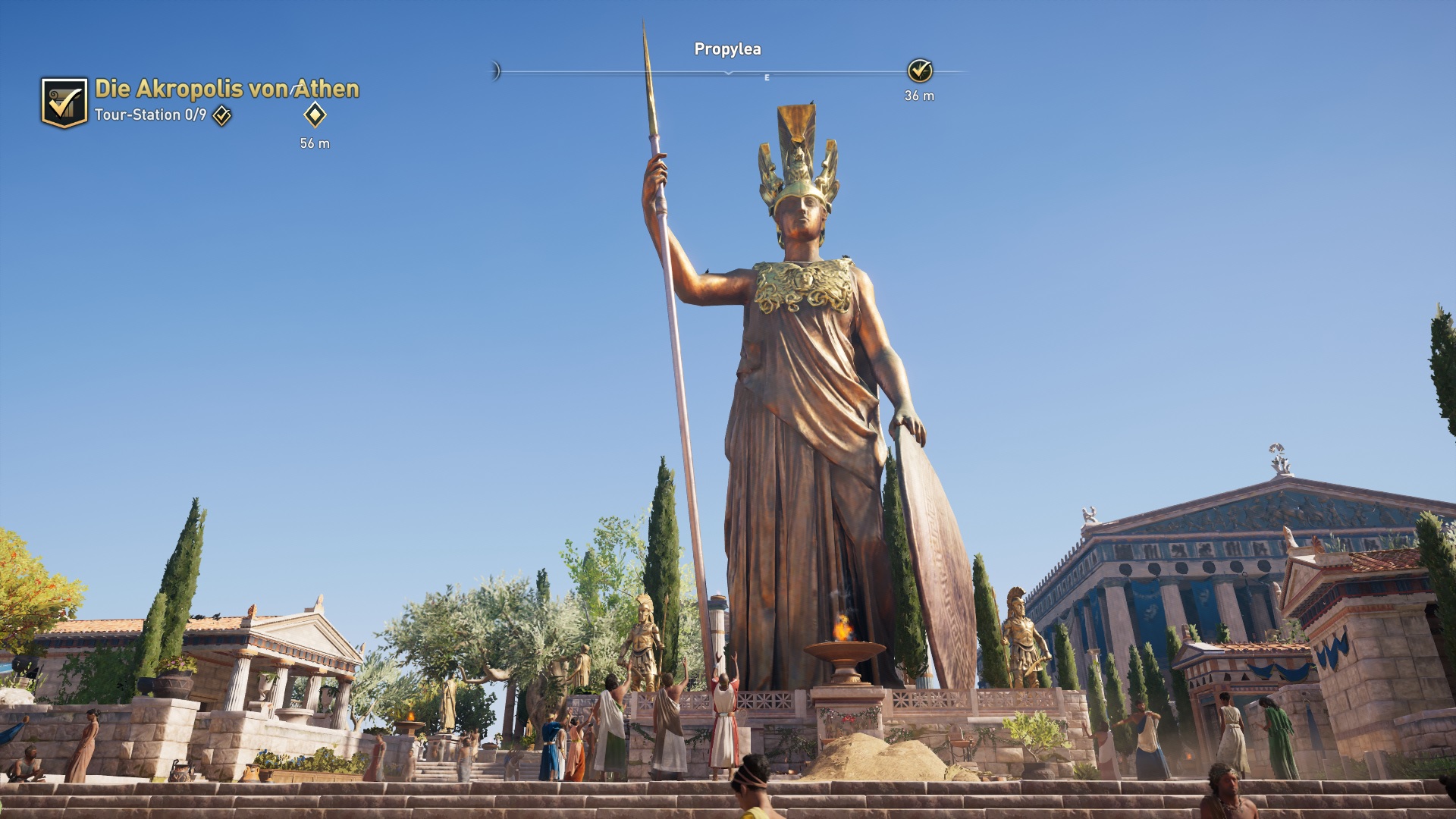Click the diamond station marker showing 56 m
This screenshot has width=1456, height=819.
(315, 115)
